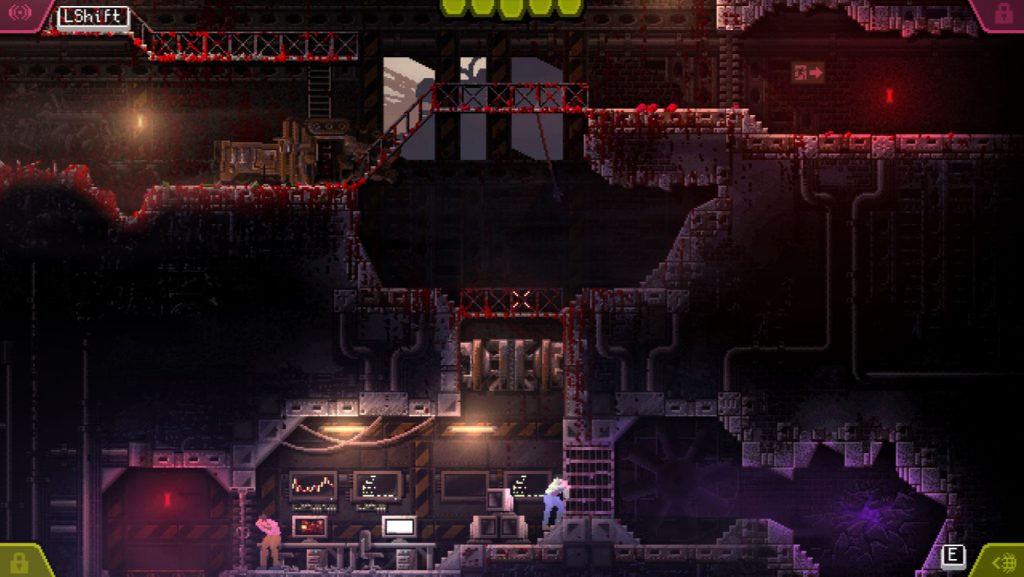Activate the pink echolocation ability icon
1024x577 pixels.
[x=18, y=14]
